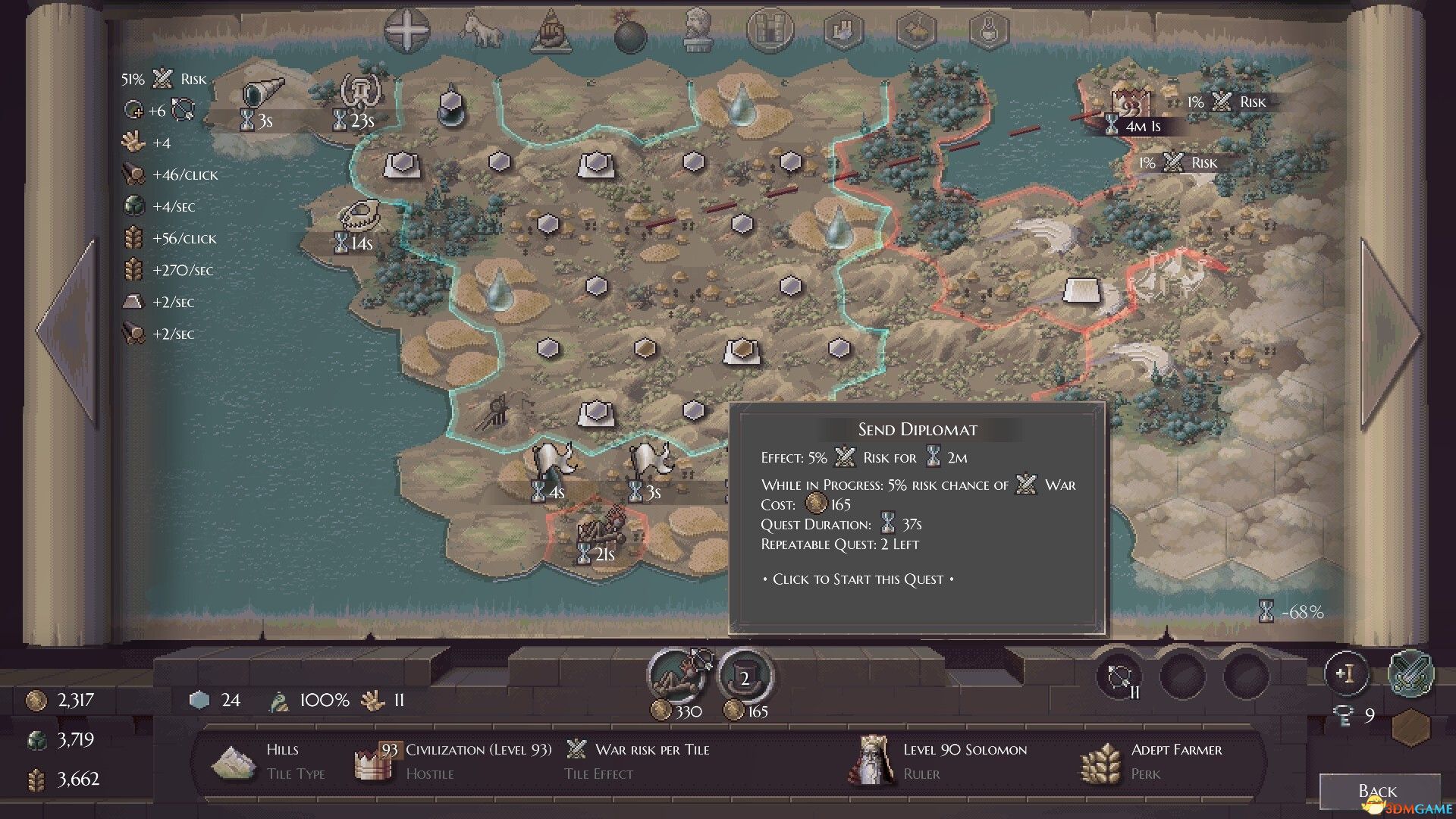Image resolution: width=1456 pixels, height=819 pixels.
Task: Open the castle emblem icon
Action: tap(770, 31)
